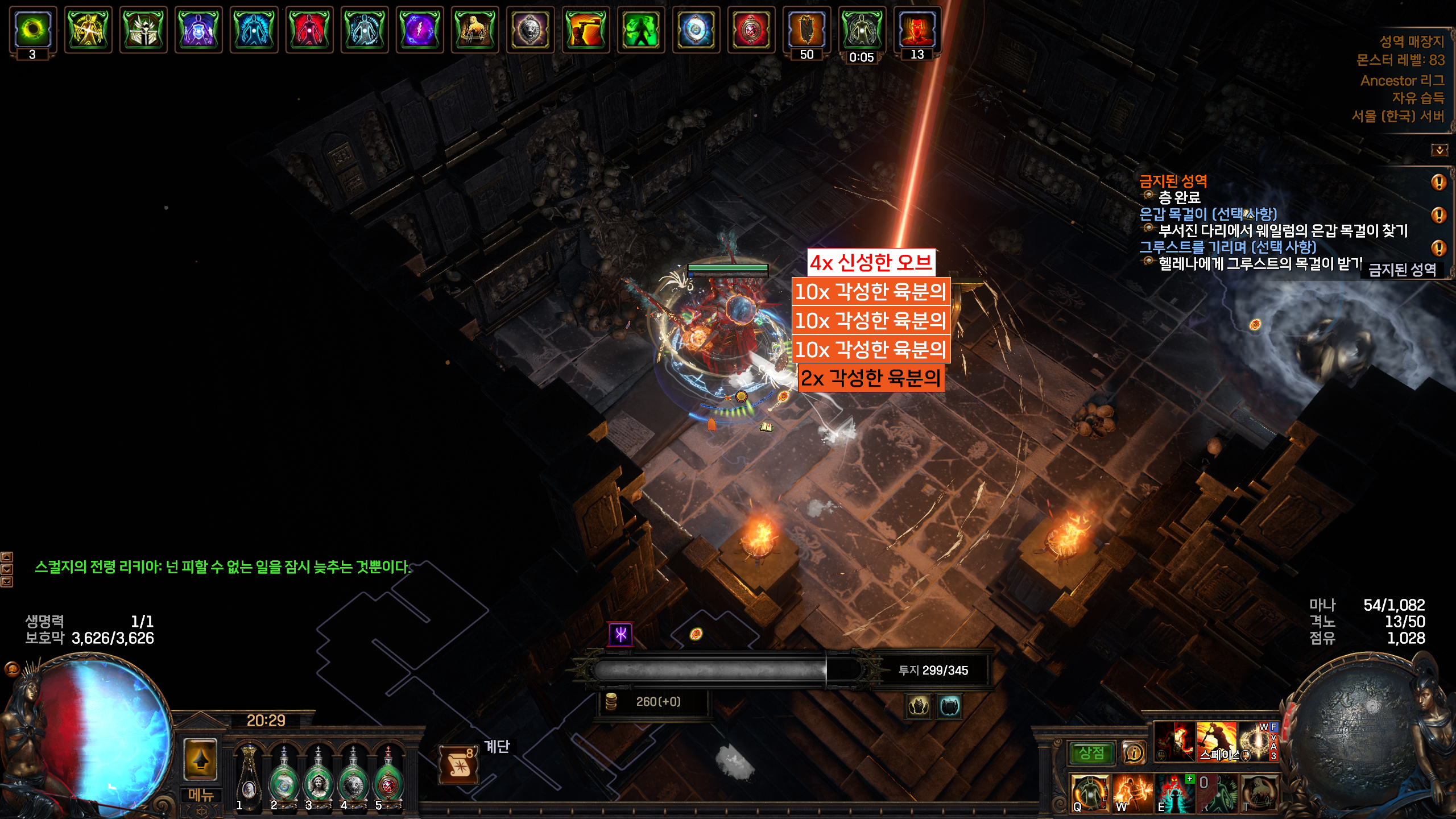Select the W hotkey fire skill

(x=1132, y=792)
